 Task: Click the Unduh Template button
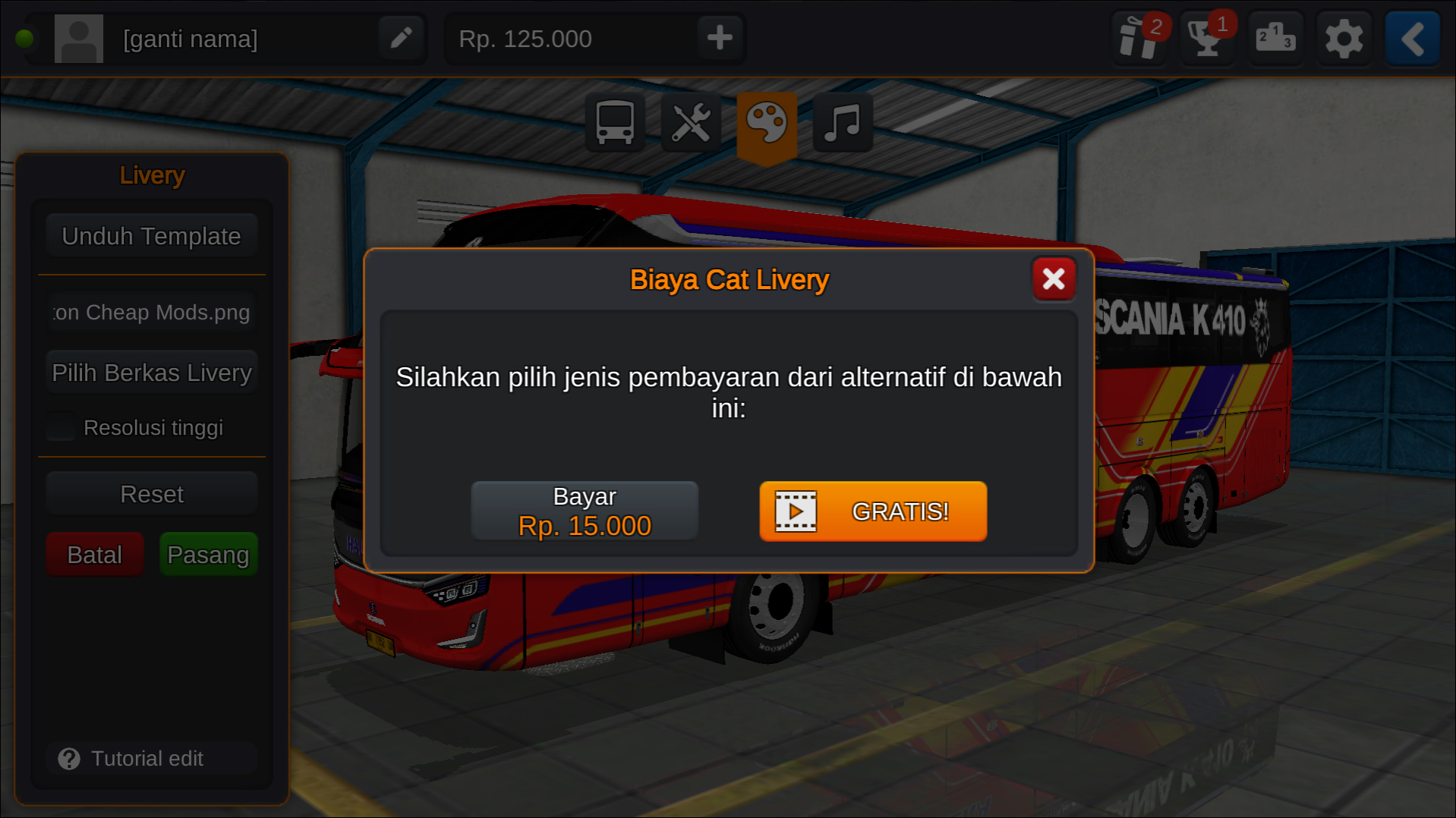tap(151, 235)
